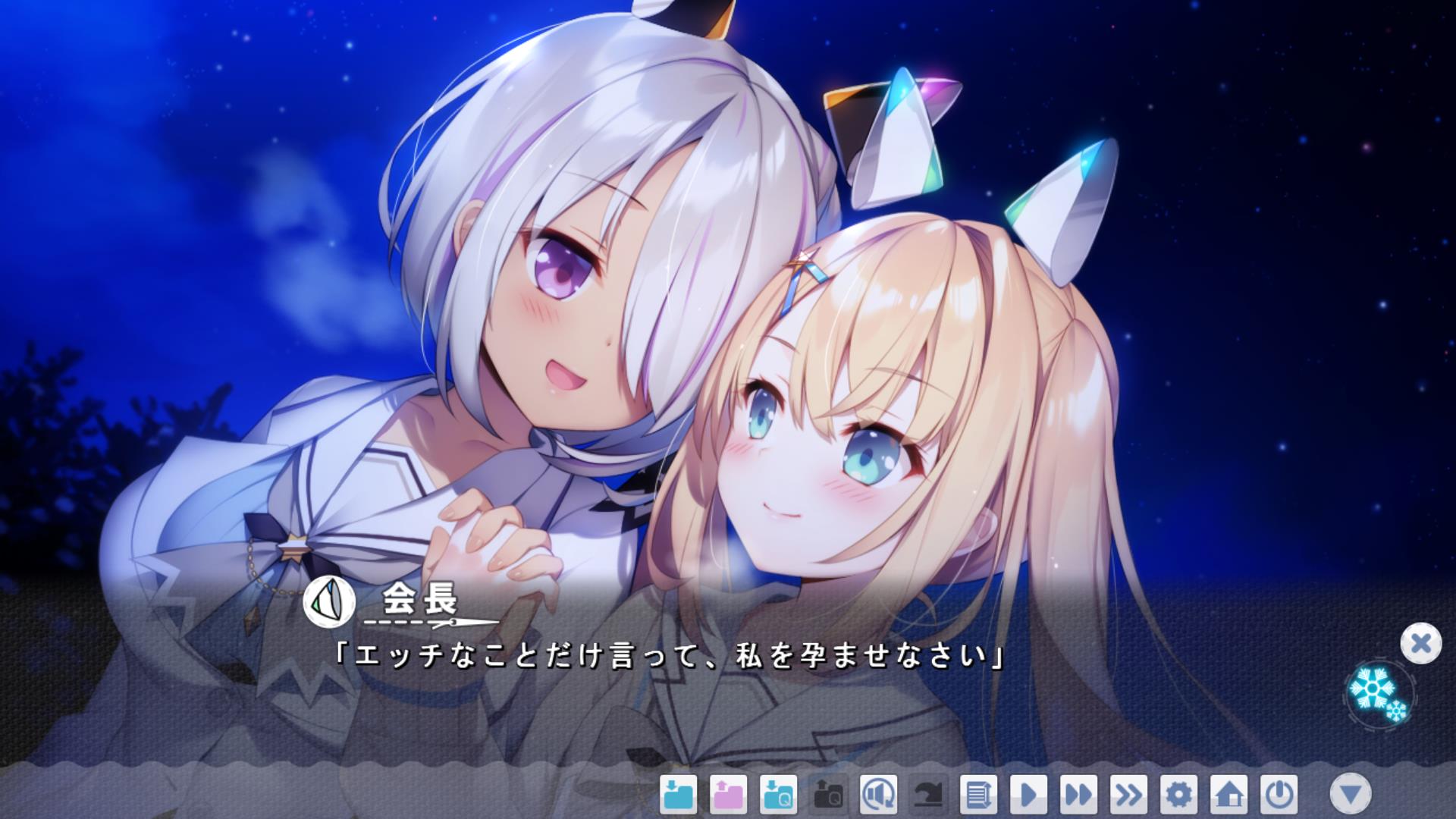
Task: Quit the game with power icon
Action: (1279, 795)
